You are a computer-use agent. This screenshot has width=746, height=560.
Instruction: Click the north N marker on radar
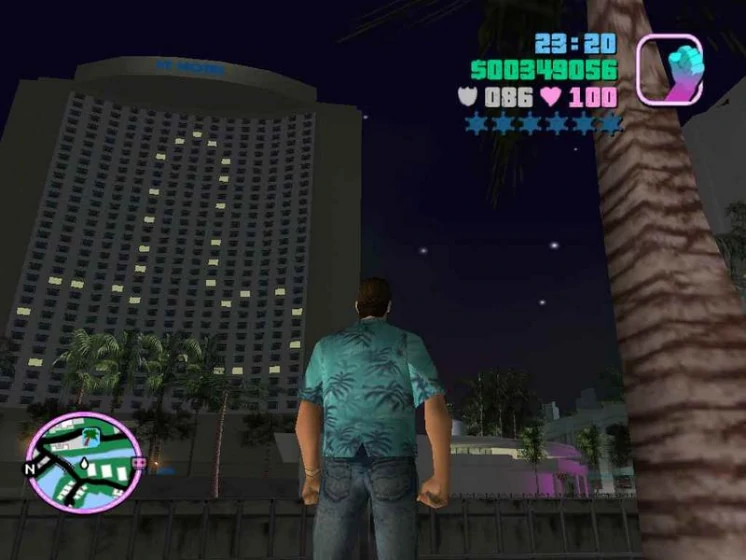(29, 467)
